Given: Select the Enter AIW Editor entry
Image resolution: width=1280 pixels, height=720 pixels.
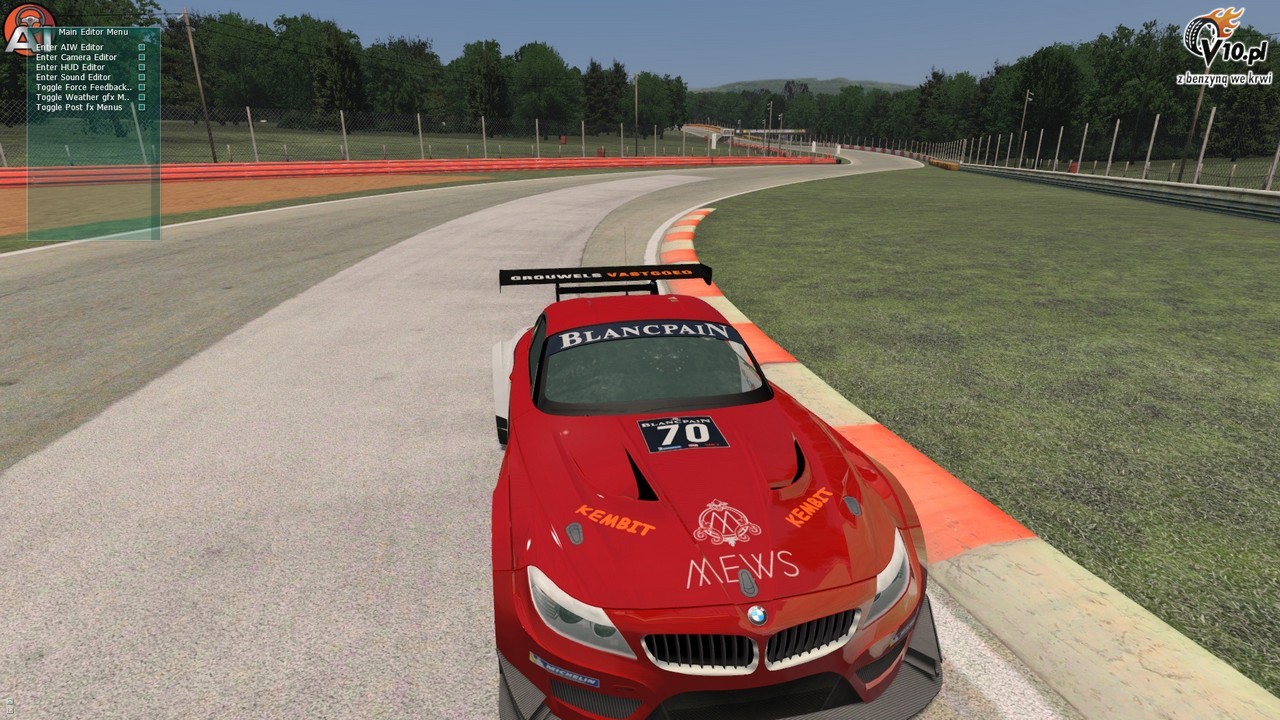Looking at the screenshot, I should pos(70,47).
